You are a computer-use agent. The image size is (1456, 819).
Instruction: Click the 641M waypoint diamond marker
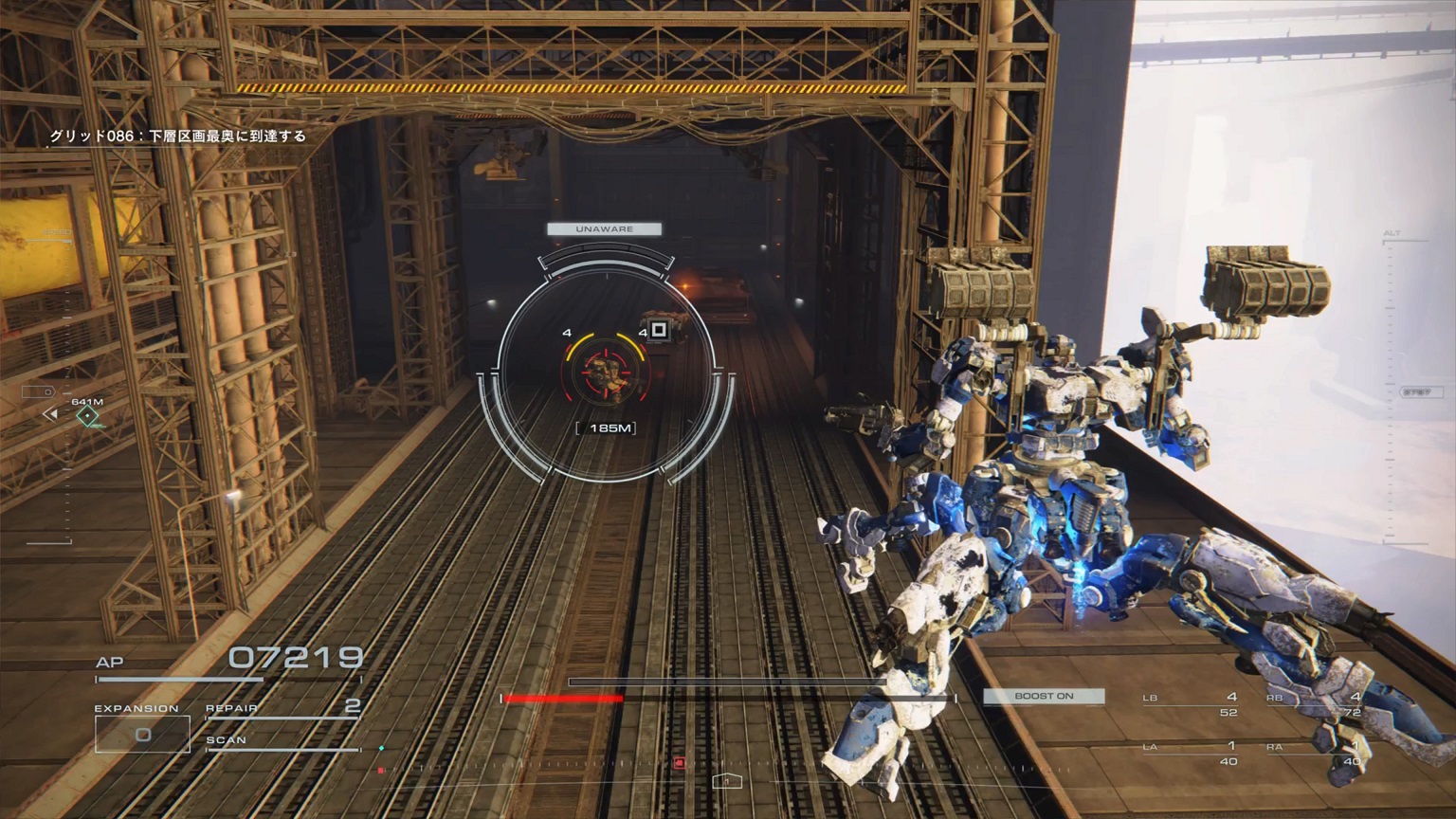(x=88, y=416)
